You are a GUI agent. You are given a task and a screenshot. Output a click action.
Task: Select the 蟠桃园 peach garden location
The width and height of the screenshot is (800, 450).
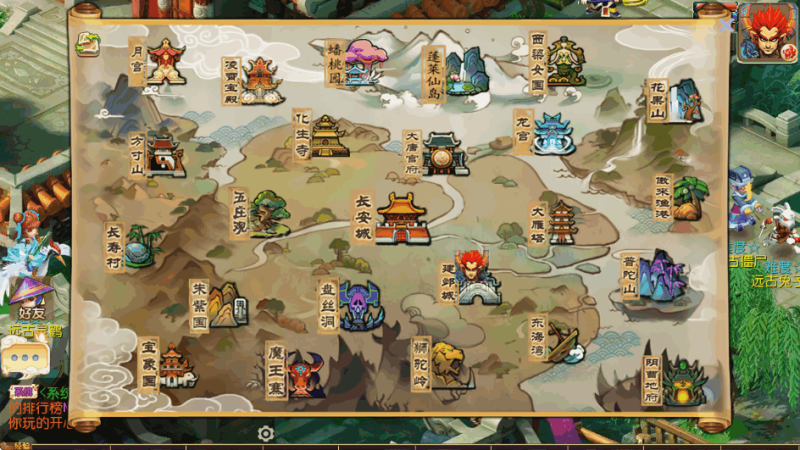364,62
